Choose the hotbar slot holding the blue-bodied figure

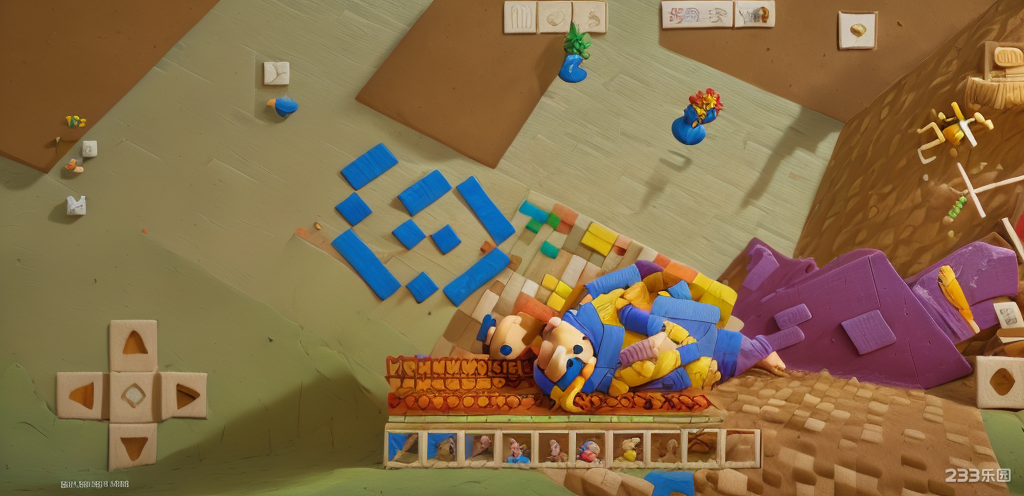pos(516,449)
